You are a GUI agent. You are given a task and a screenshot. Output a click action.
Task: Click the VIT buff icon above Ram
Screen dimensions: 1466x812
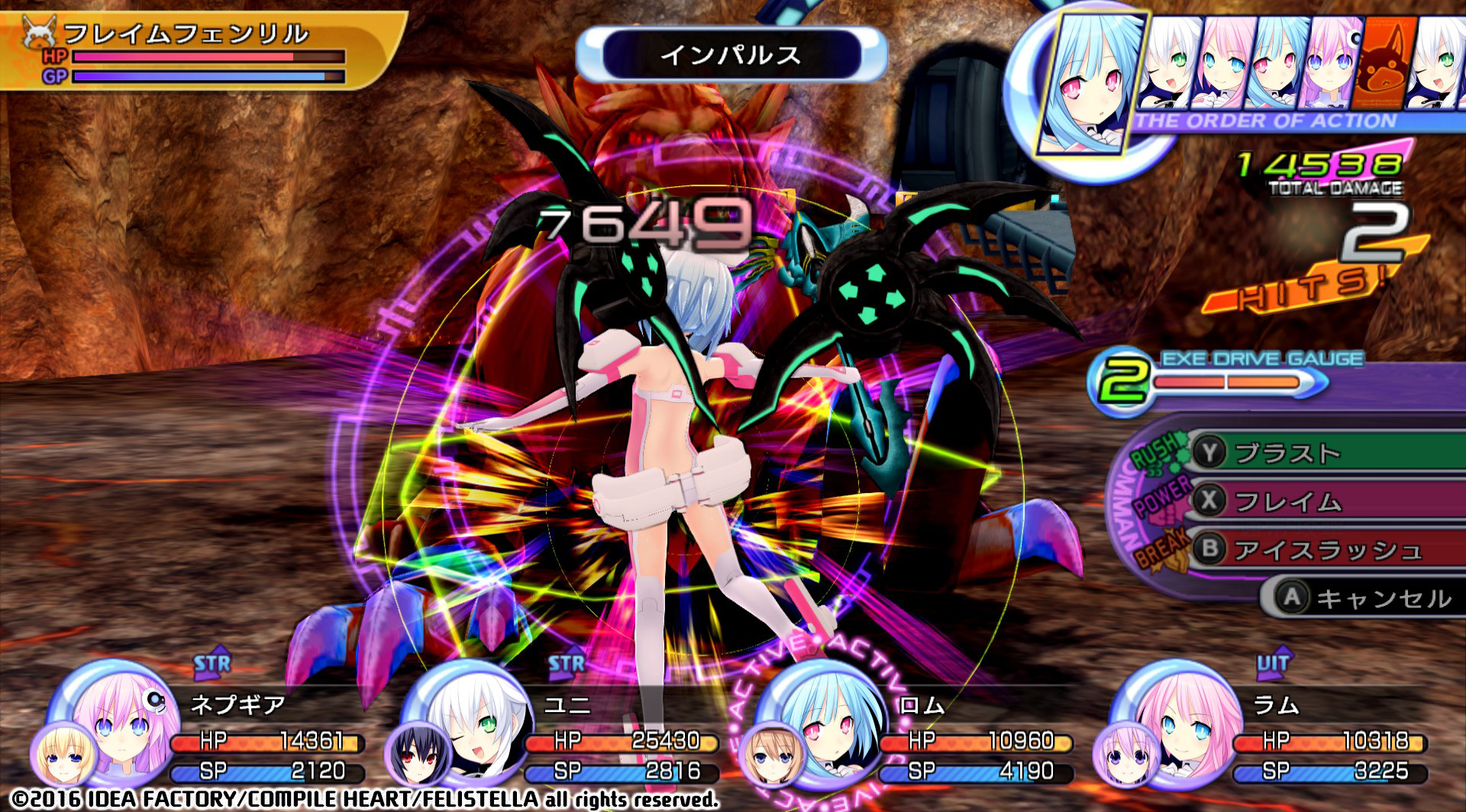tap(1273, 664)
